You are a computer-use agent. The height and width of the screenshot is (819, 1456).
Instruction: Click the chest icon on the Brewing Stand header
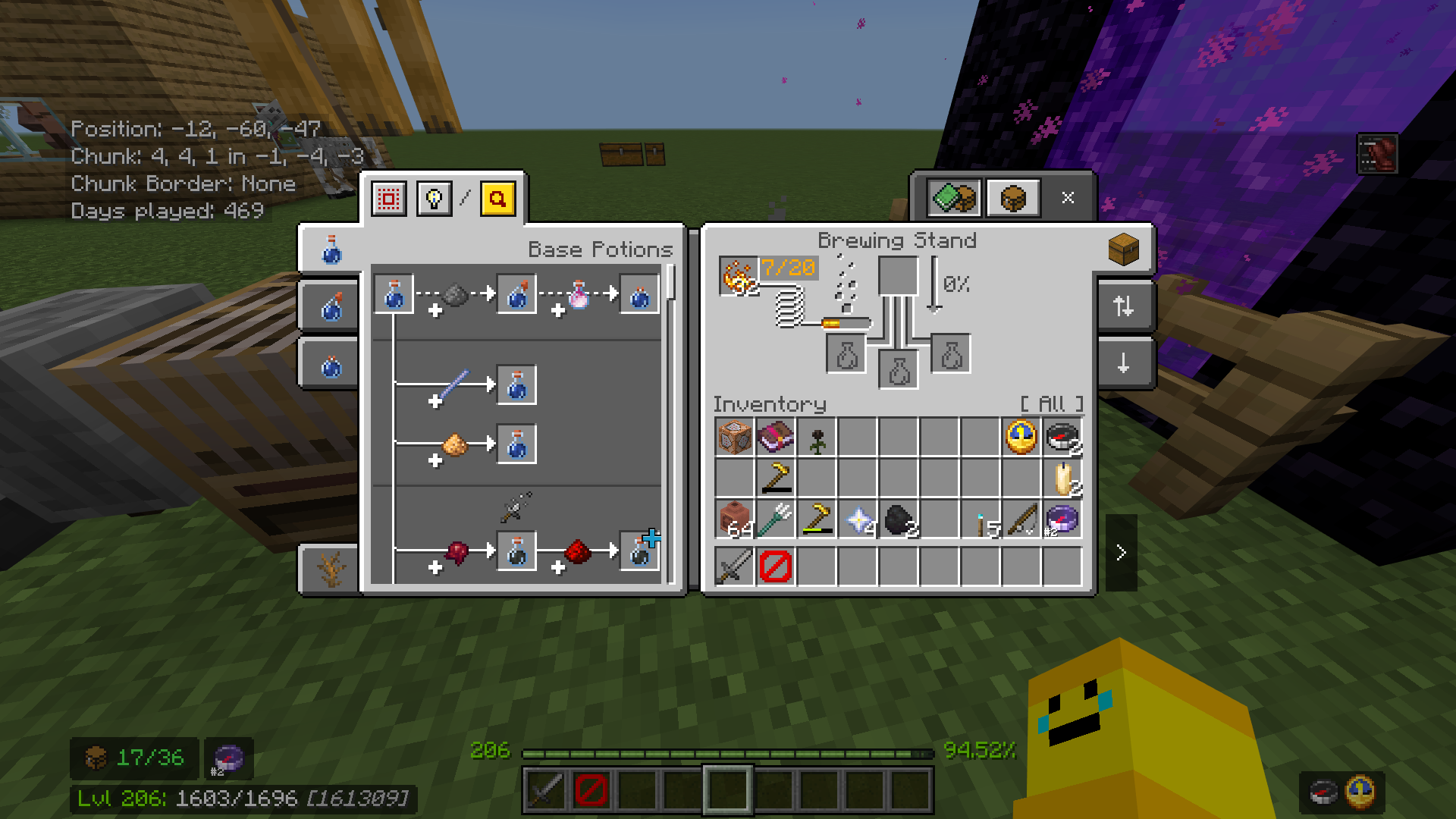[1124, 250]
